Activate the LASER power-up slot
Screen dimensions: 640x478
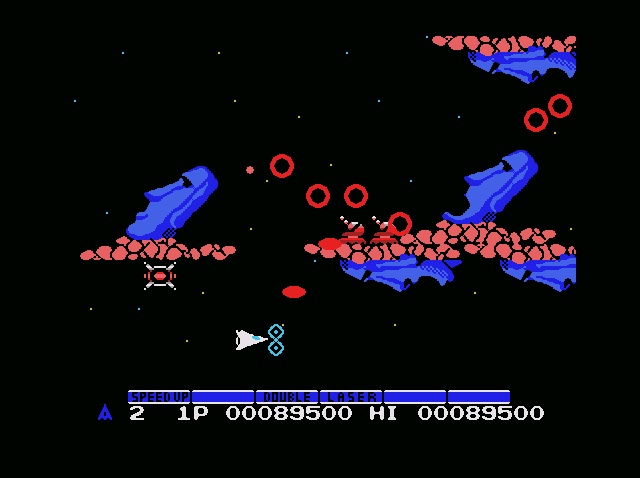tap(351, 397)
